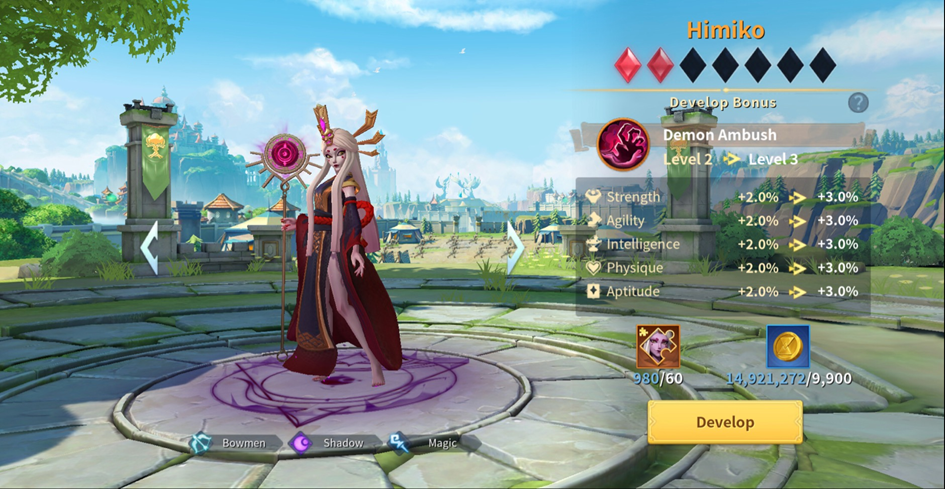Select the Shadow trait tag
This screenshot has width=945, height=489.
pyautogui.click(x=330, y=443)
